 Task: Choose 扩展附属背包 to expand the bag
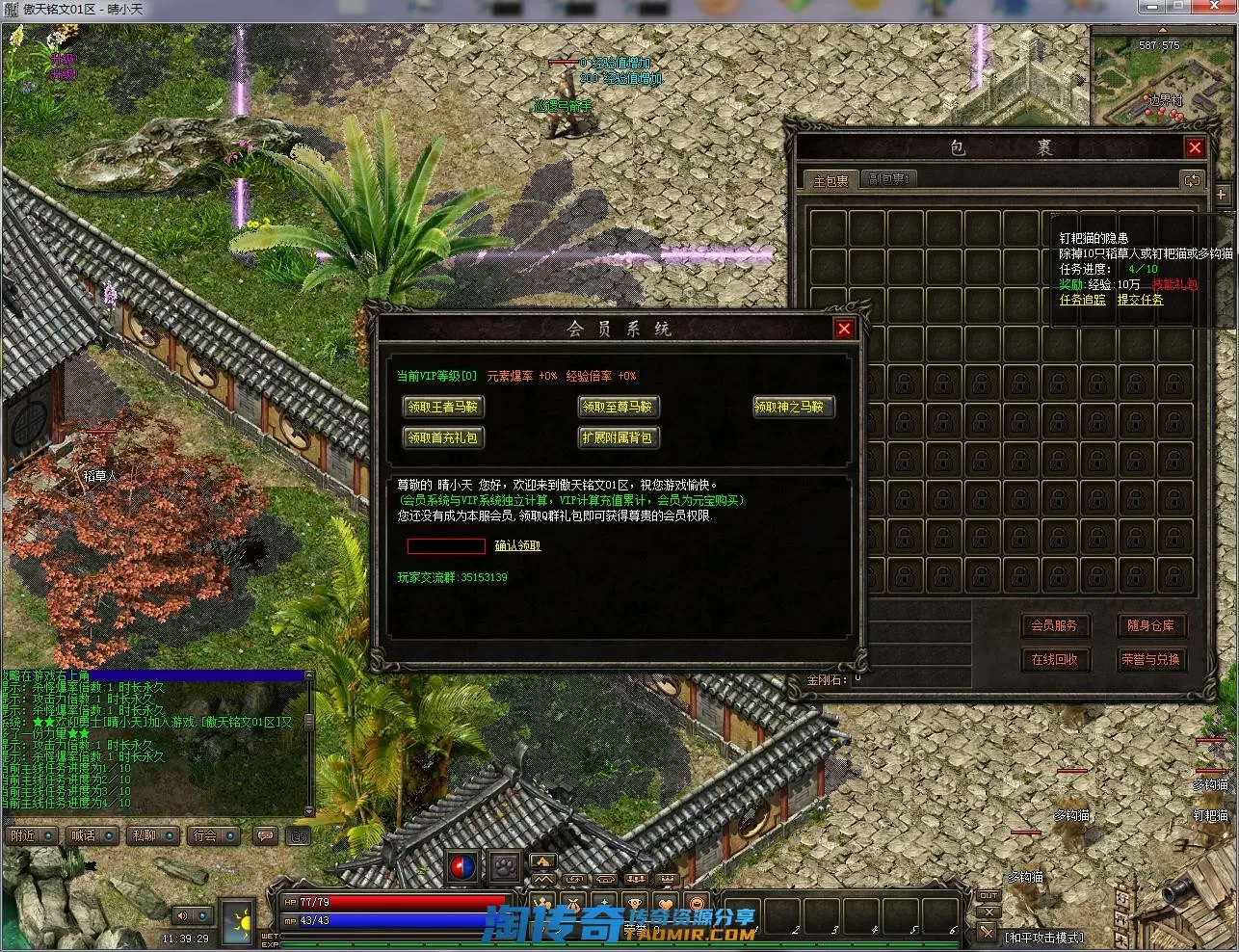point(618,437)
